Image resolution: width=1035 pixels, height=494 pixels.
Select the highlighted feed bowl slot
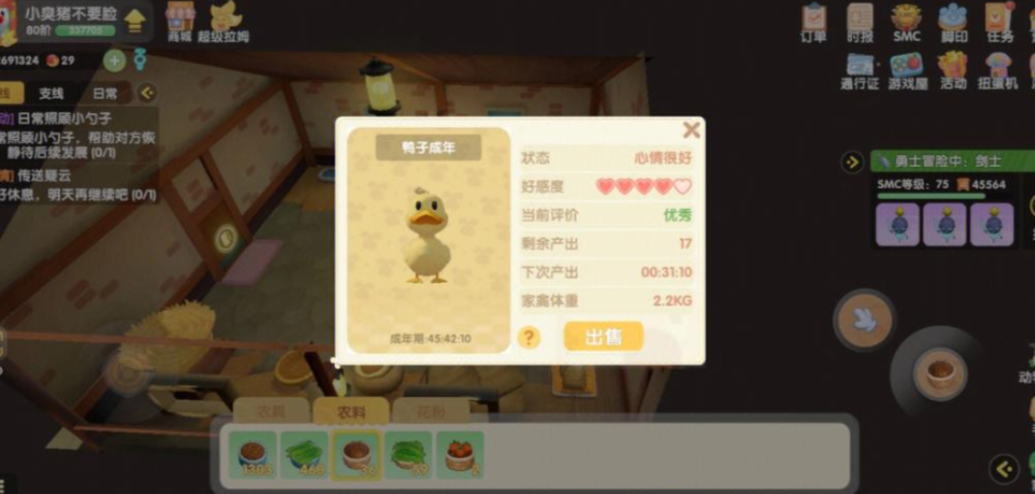coord(356,455)
